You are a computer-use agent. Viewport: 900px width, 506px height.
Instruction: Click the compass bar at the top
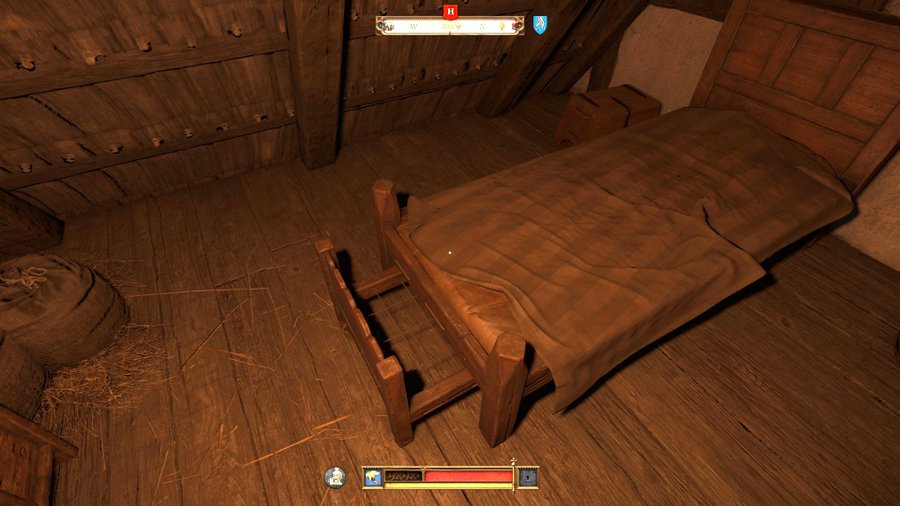coord(450,26)
